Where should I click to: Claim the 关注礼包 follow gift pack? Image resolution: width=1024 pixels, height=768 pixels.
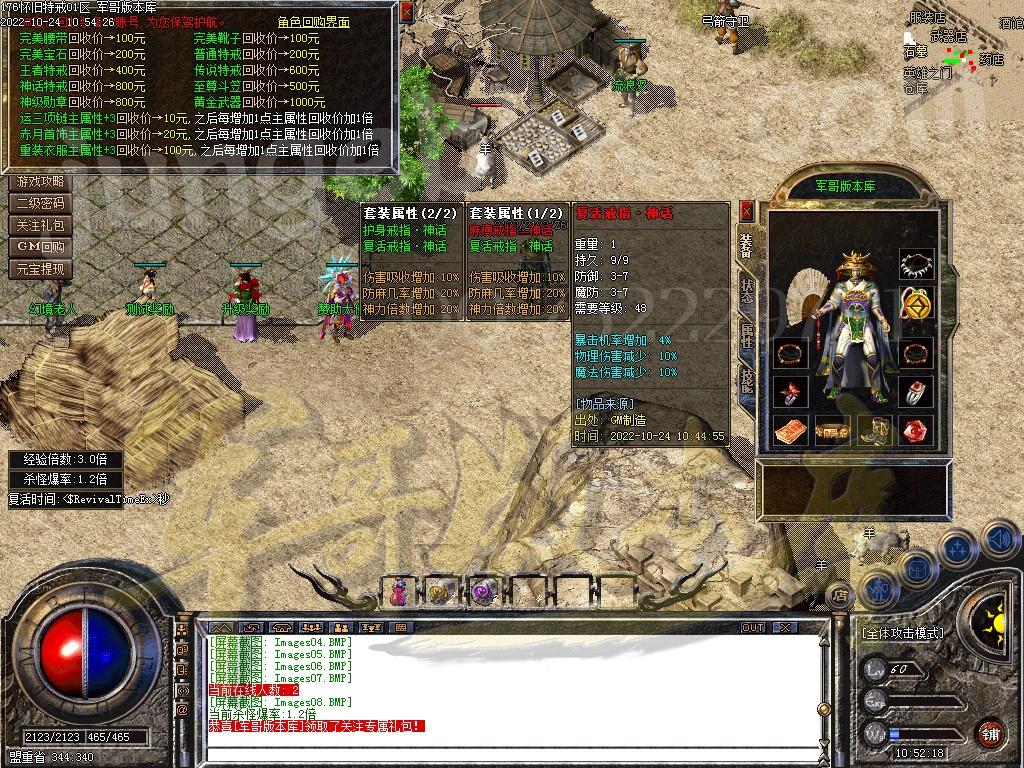tap(40, 226)
